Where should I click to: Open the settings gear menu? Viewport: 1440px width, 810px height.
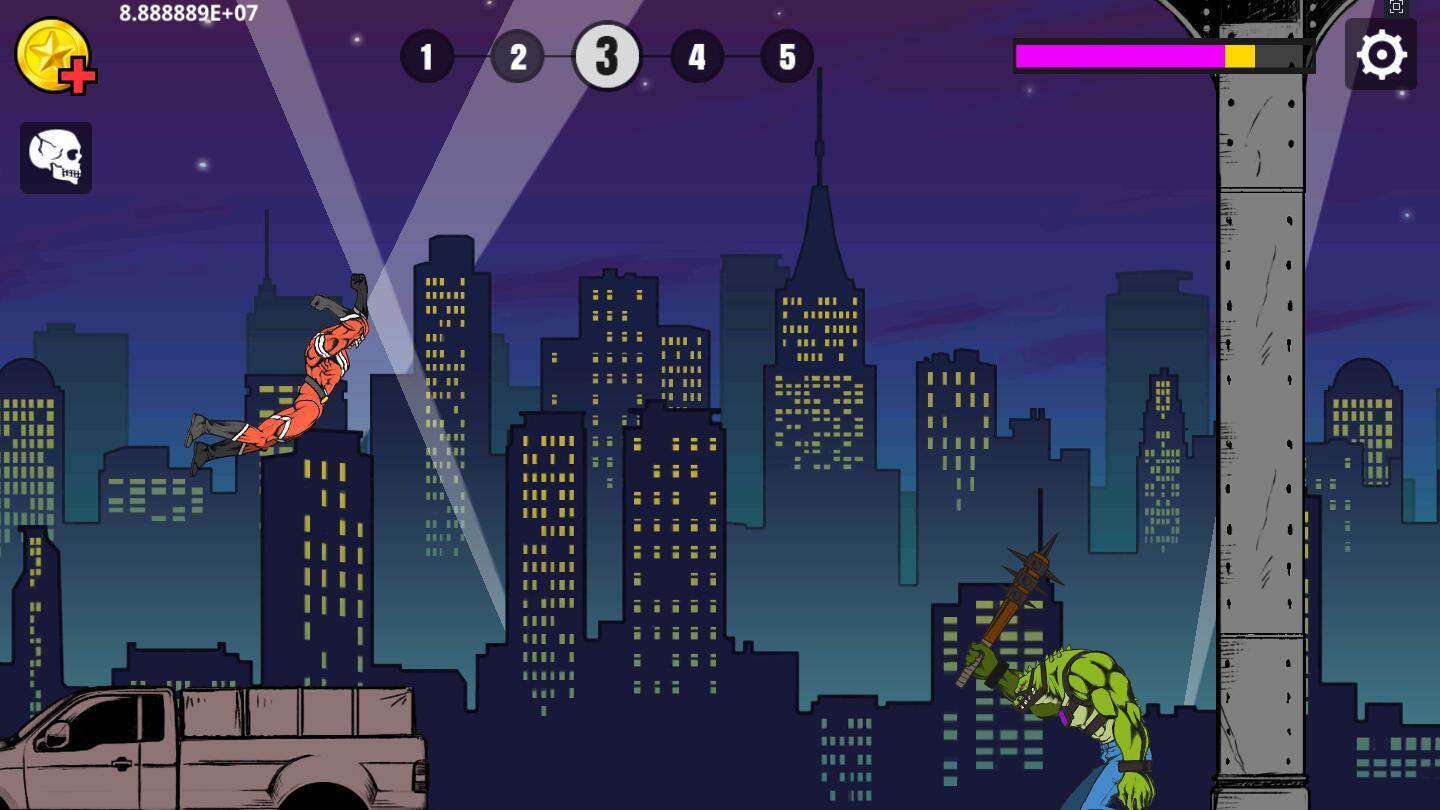click(x=1380, y=55)
